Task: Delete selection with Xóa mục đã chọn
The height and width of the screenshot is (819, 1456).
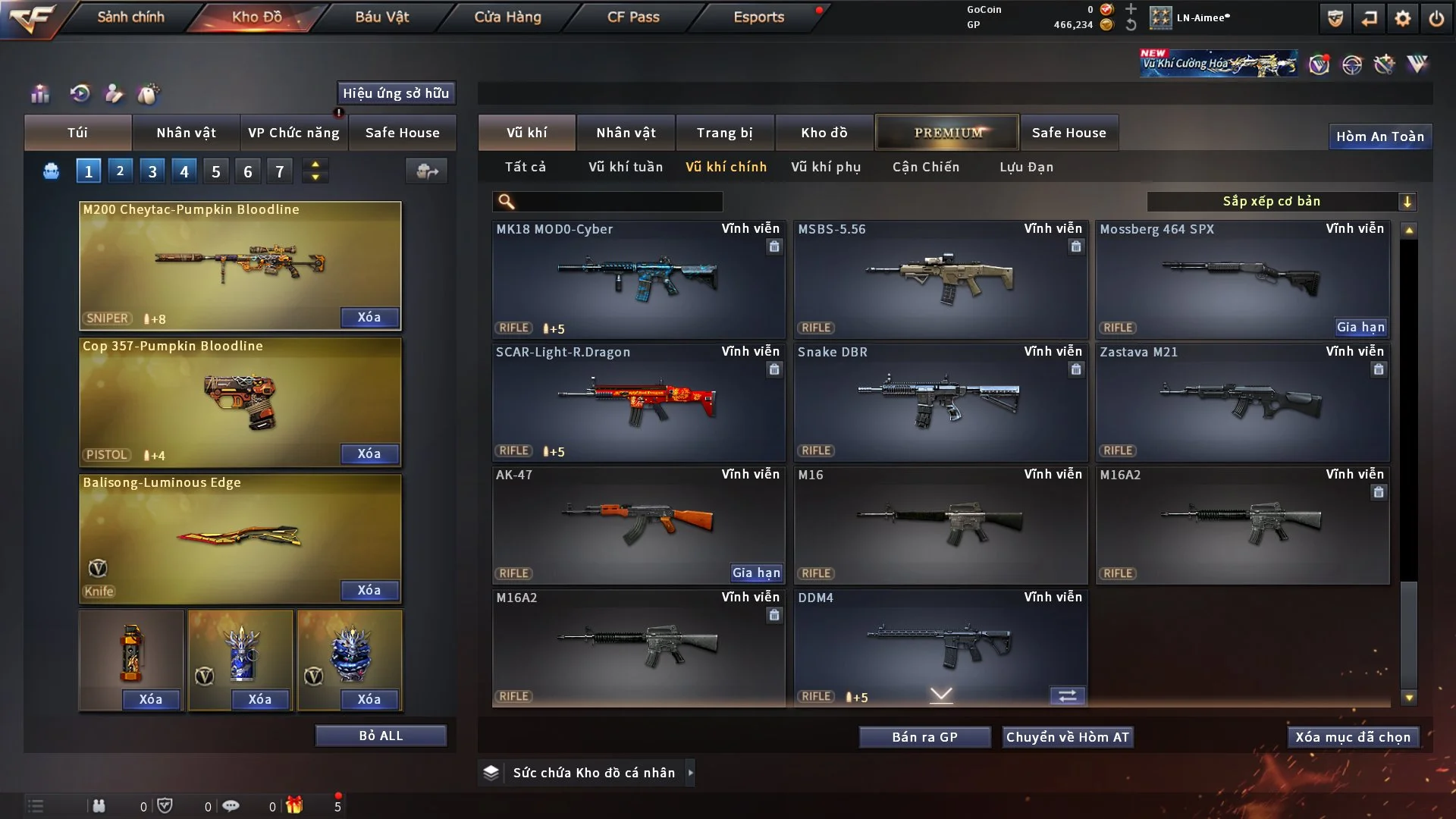Action: click(x=1353, y=737)
